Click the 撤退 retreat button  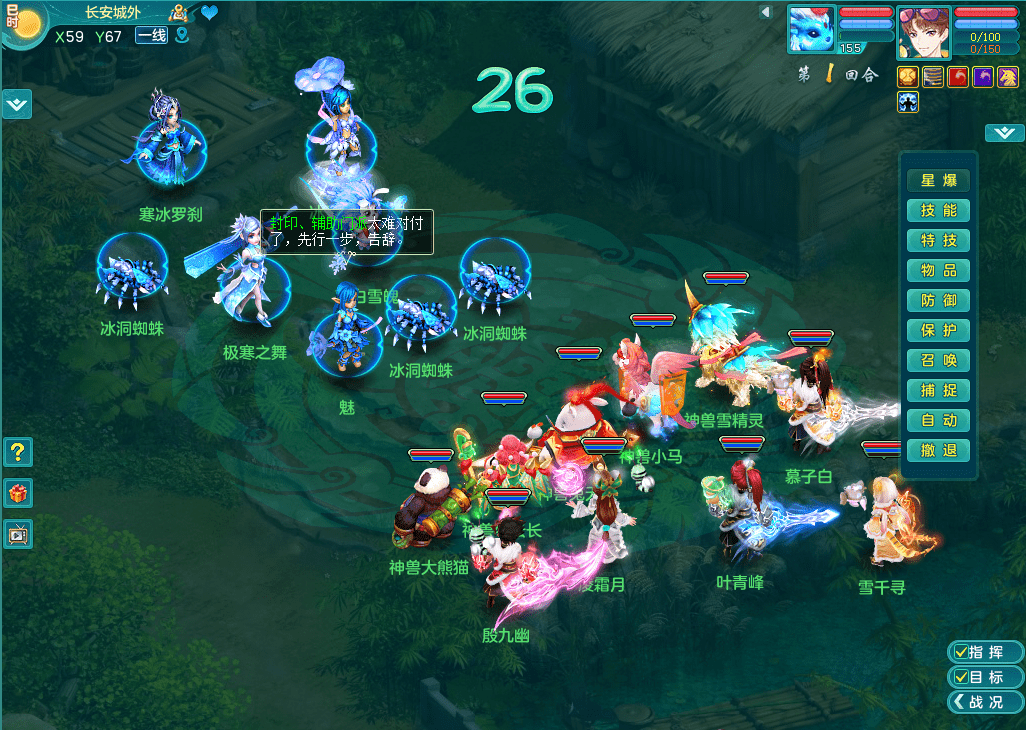[x=938, y=450]
